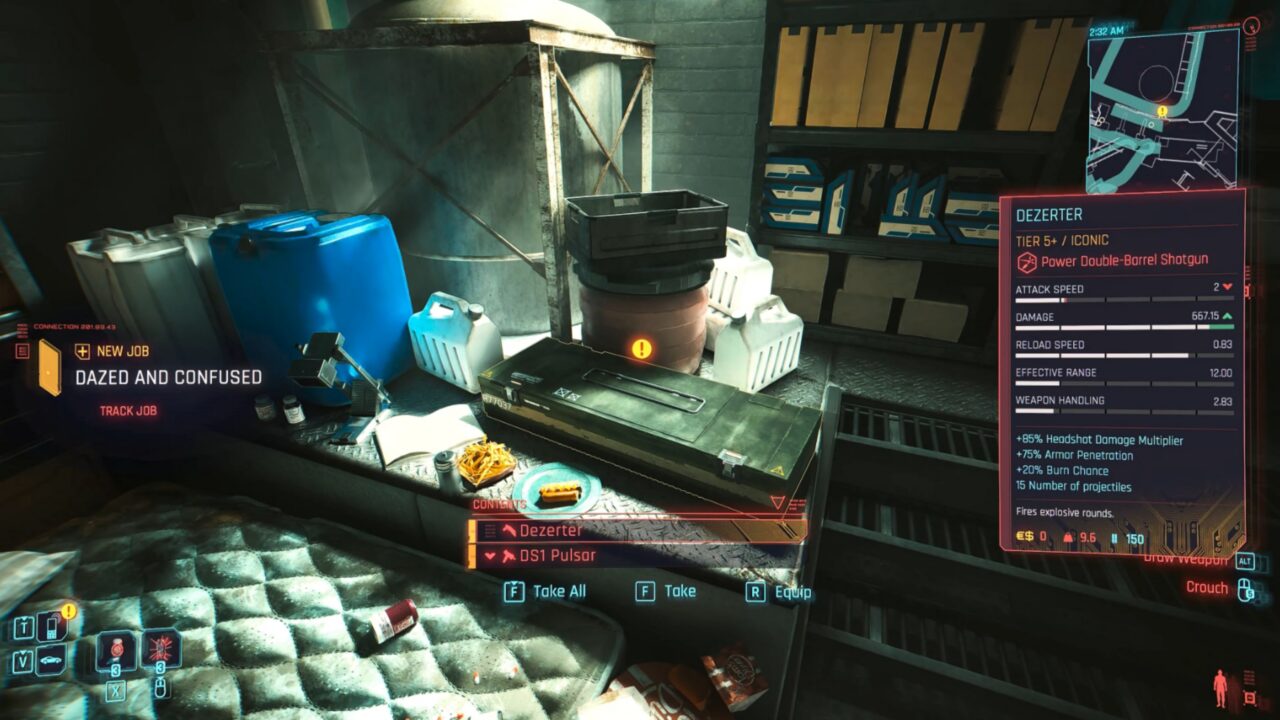Click the TRACK JOB link
Viewport: 1280px width, 720px height.
[x=128, y=411]
